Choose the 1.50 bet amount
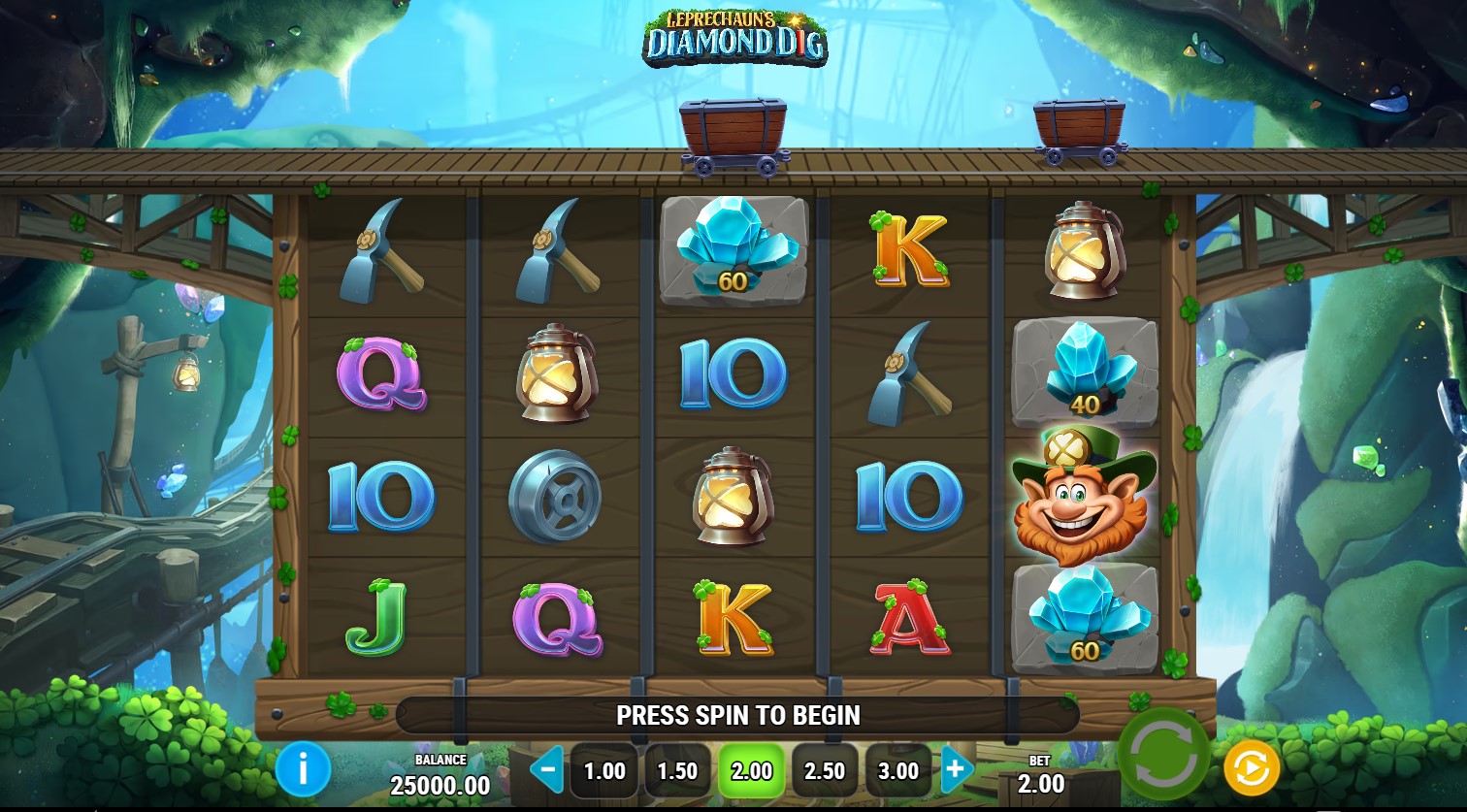The image size is (1467, 812). 677,771
